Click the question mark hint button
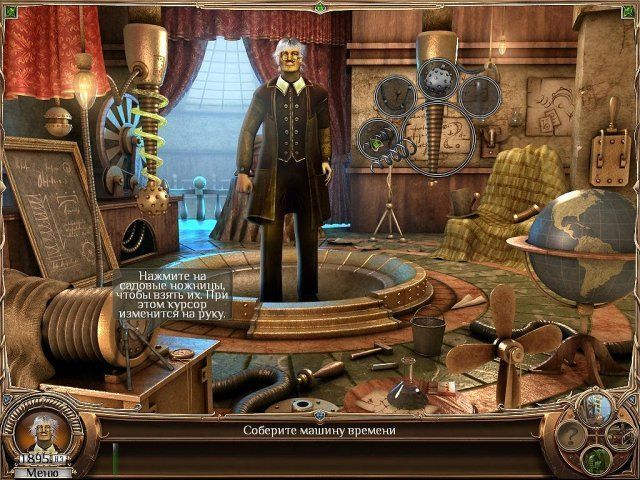The height and width of the screenshot is (480, 640). pos(571,435)
